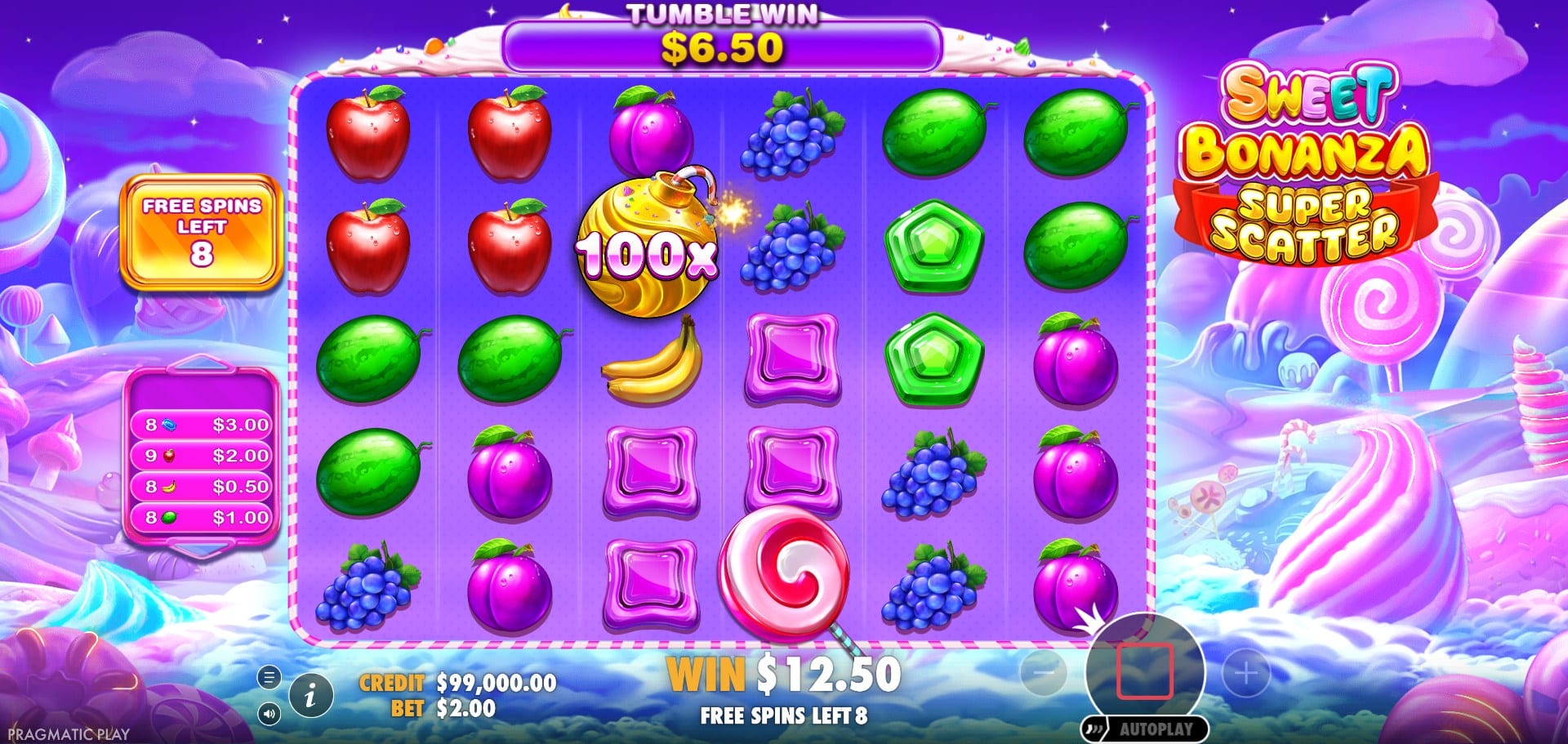1568x744 pixels.
Task: Stop the spin with the red square button
Action: click(1145, 671)
